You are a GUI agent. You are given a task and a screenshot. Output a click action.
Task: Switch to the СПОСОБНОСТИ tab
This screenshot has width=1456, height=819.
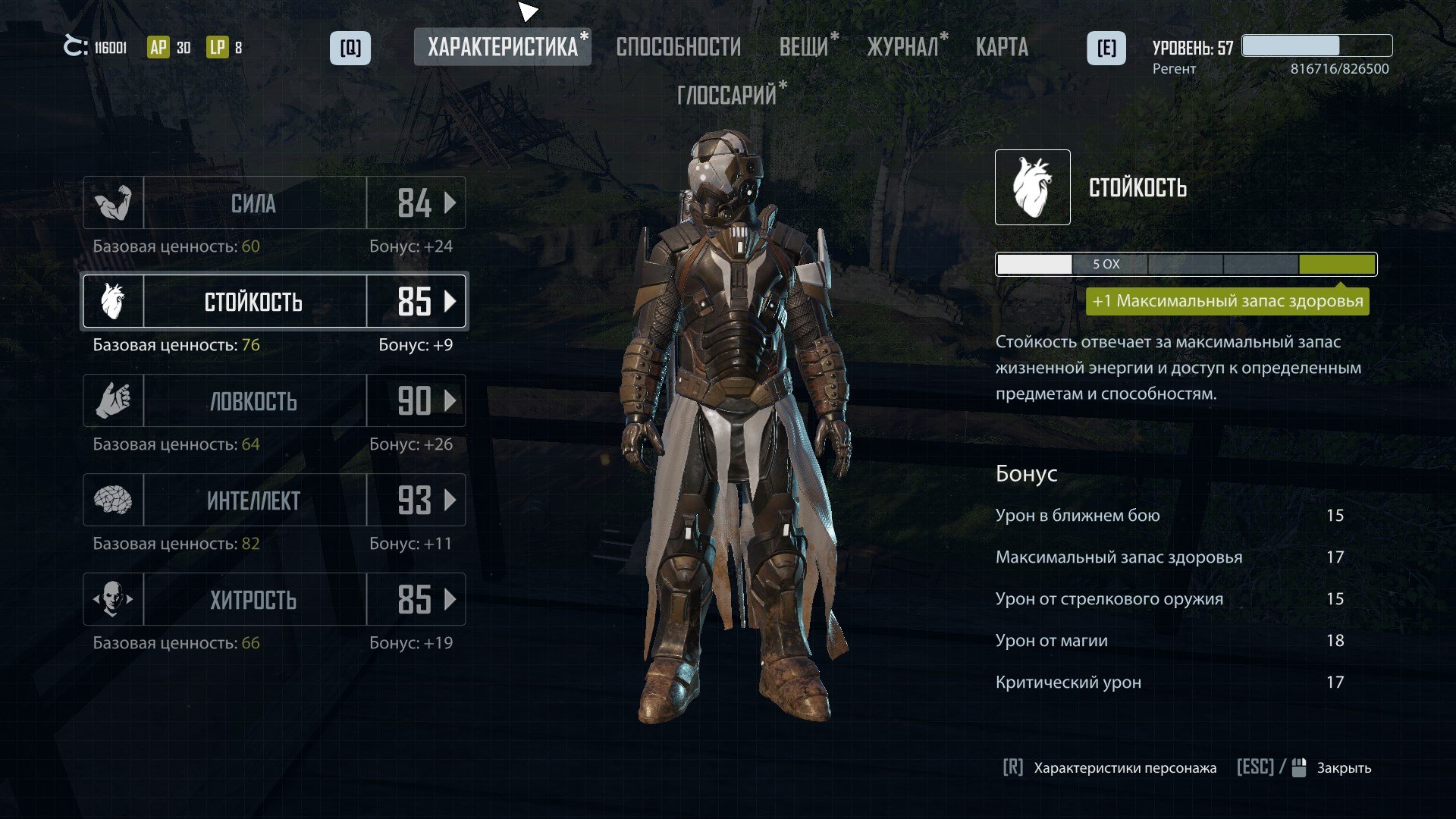(679, 46)
